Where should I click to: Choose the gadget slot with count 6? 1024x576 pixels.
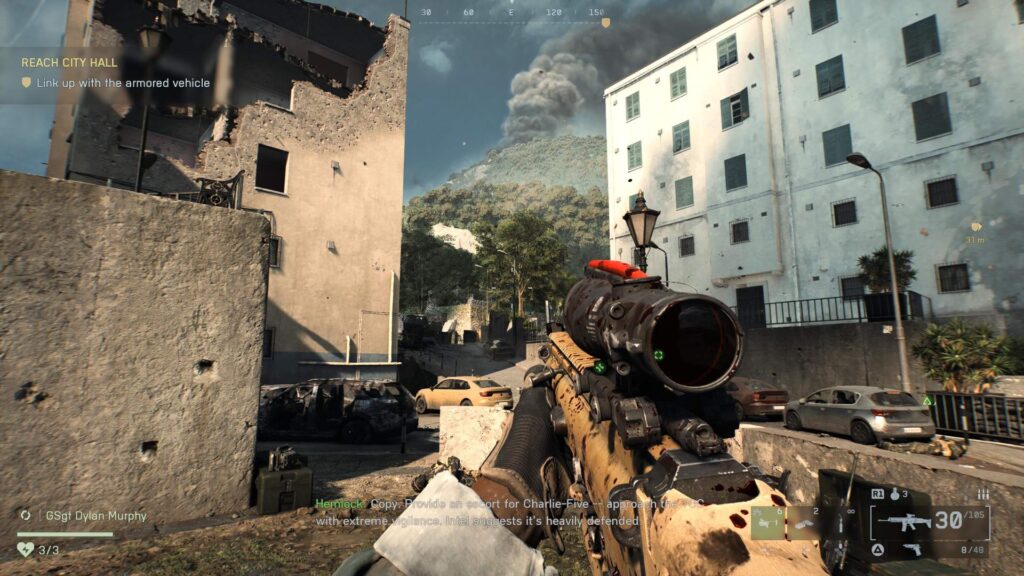[768, 521]
